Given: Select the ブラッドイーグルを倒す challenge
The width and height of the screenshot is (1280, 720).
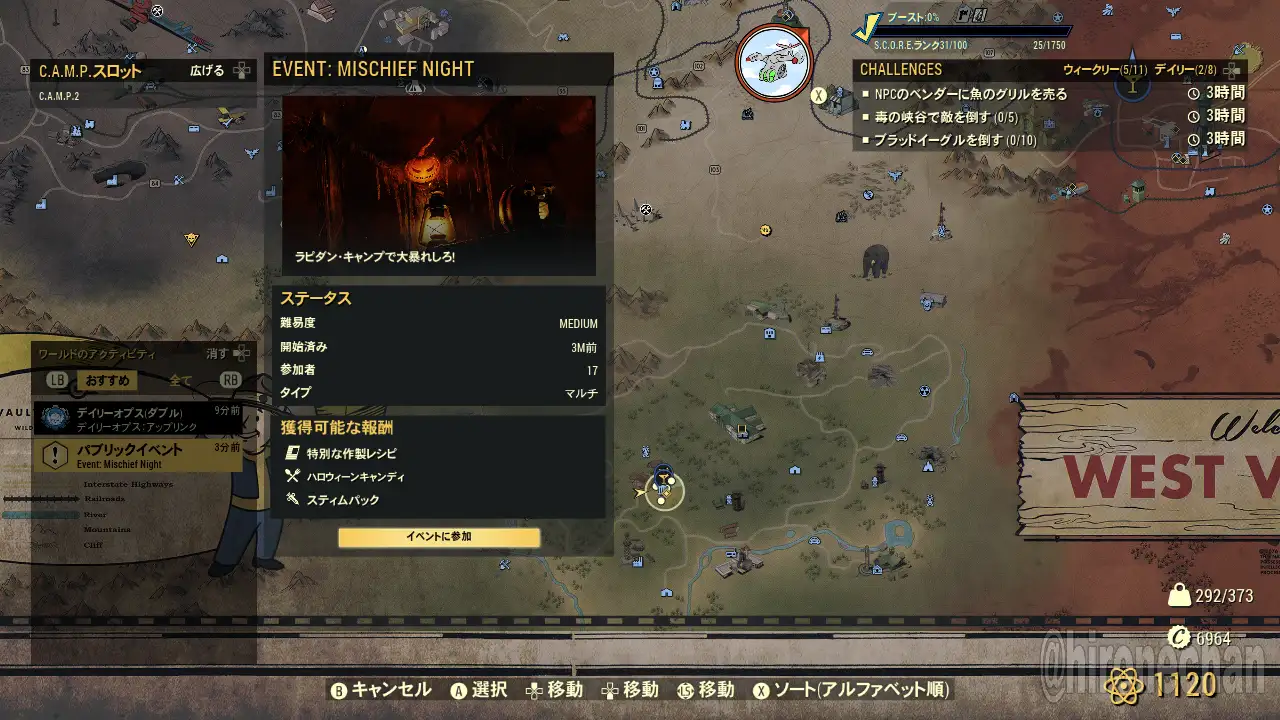Looking at the screenshot, I should pyautogui.click(x=955, y=140).
